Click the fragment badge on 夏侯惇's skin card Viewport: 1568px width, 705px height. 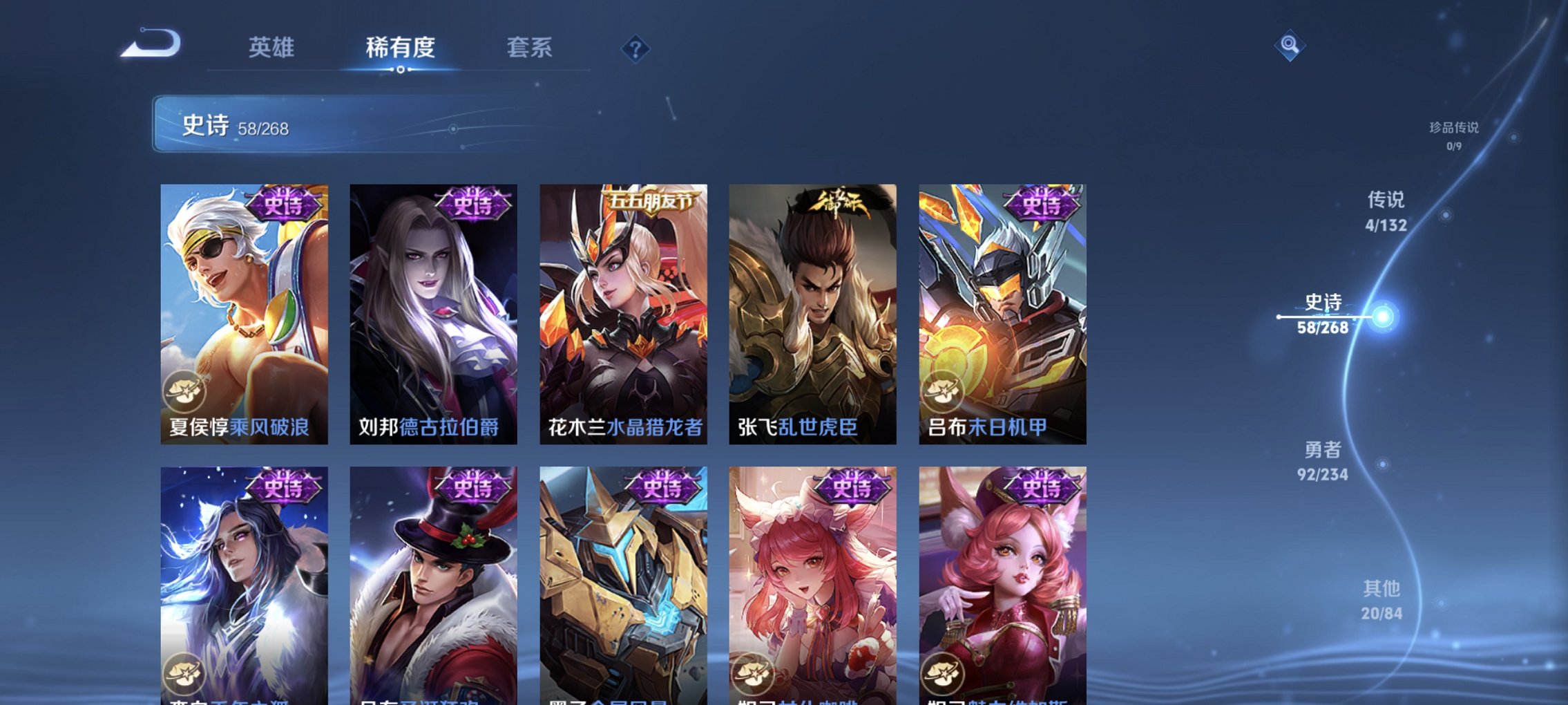[184, 391]
